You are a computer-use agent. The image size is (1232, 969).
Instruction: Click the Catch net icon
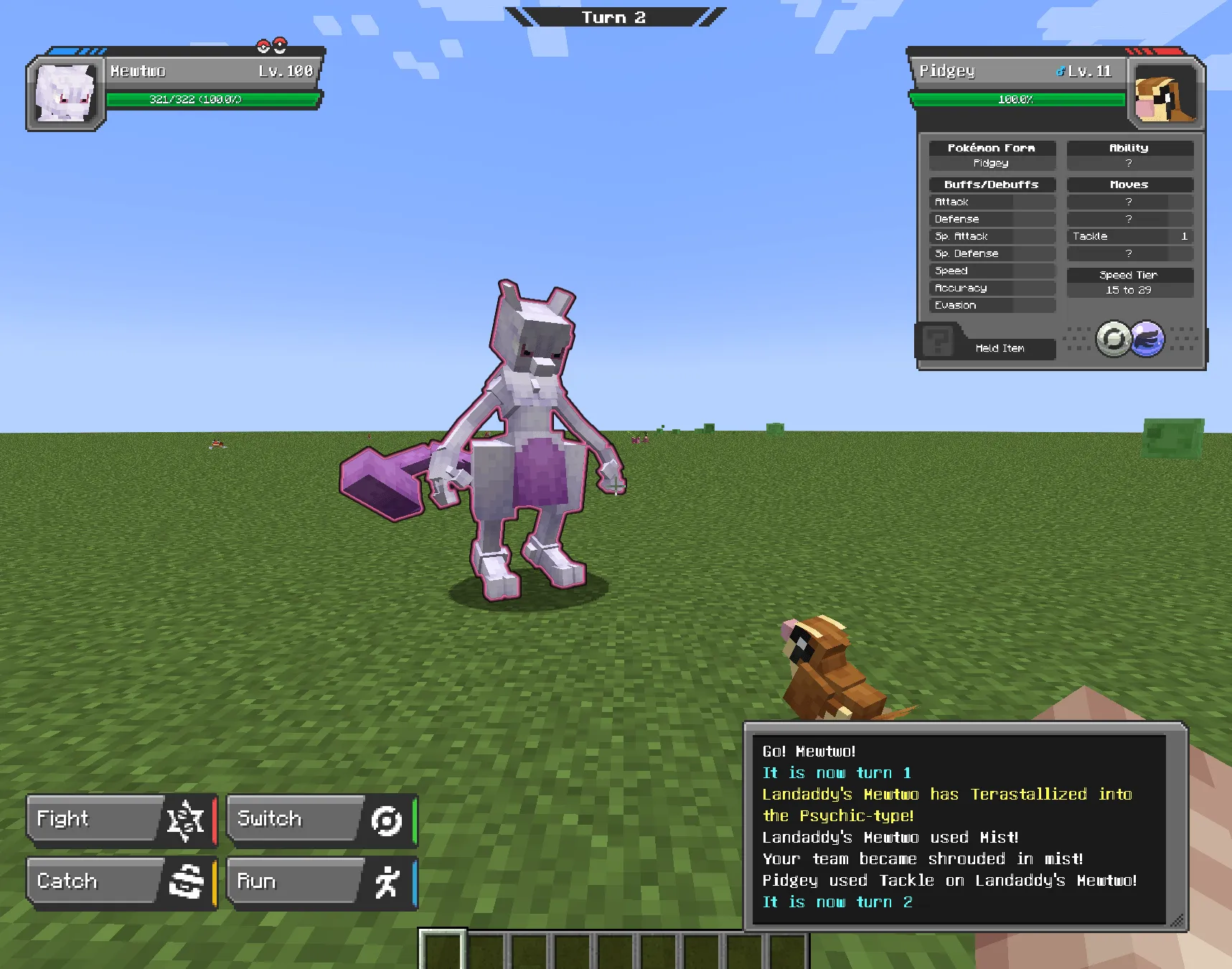click(x=185, y=881)
